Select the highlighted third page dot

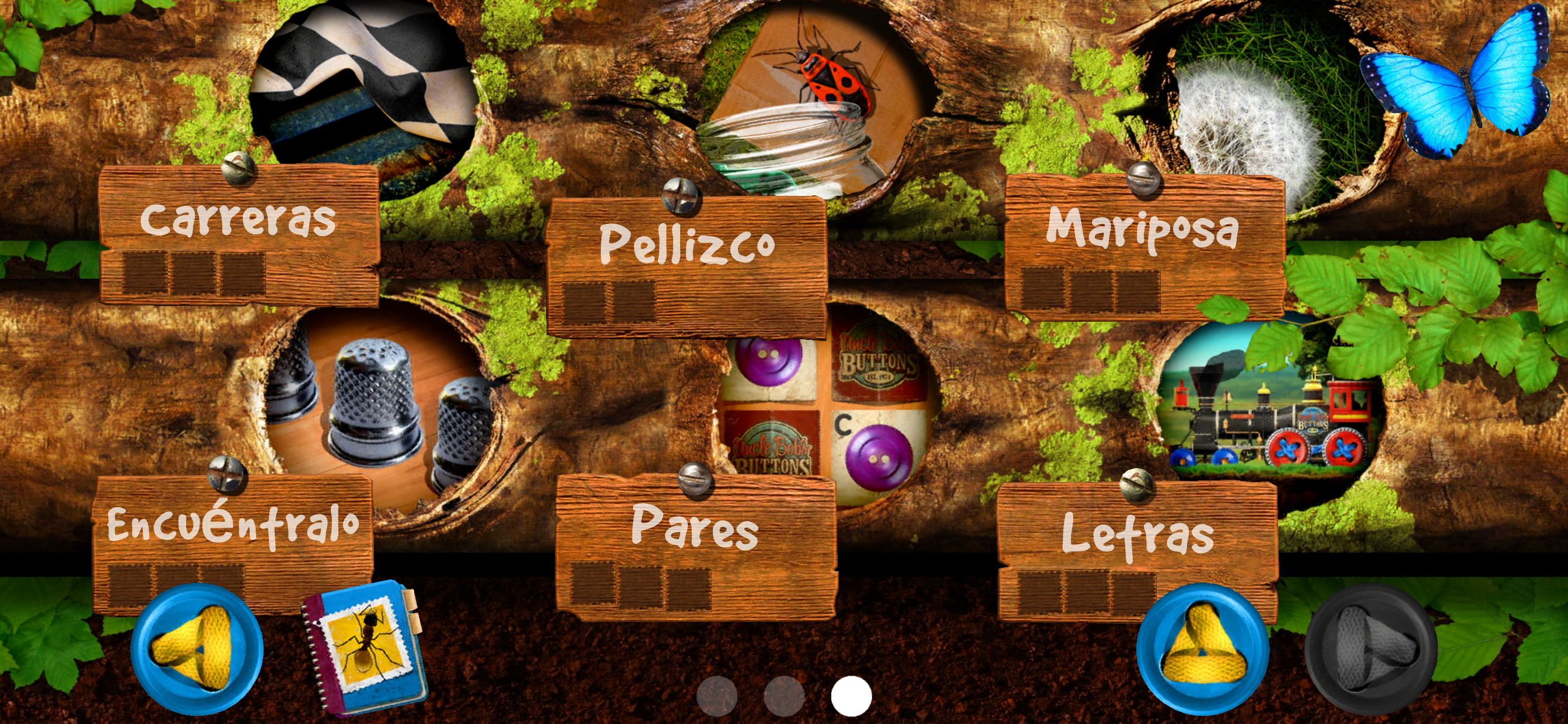click(851, 696)
